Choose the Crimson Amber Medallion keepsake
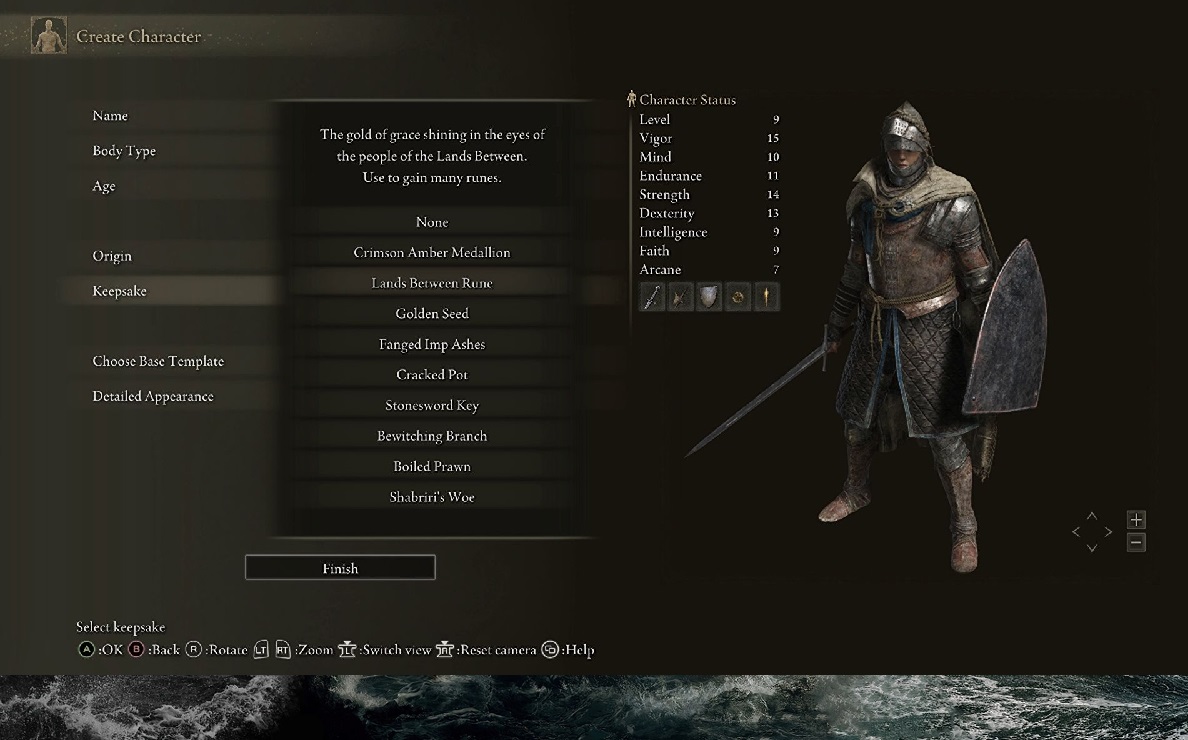 (432, 253)
